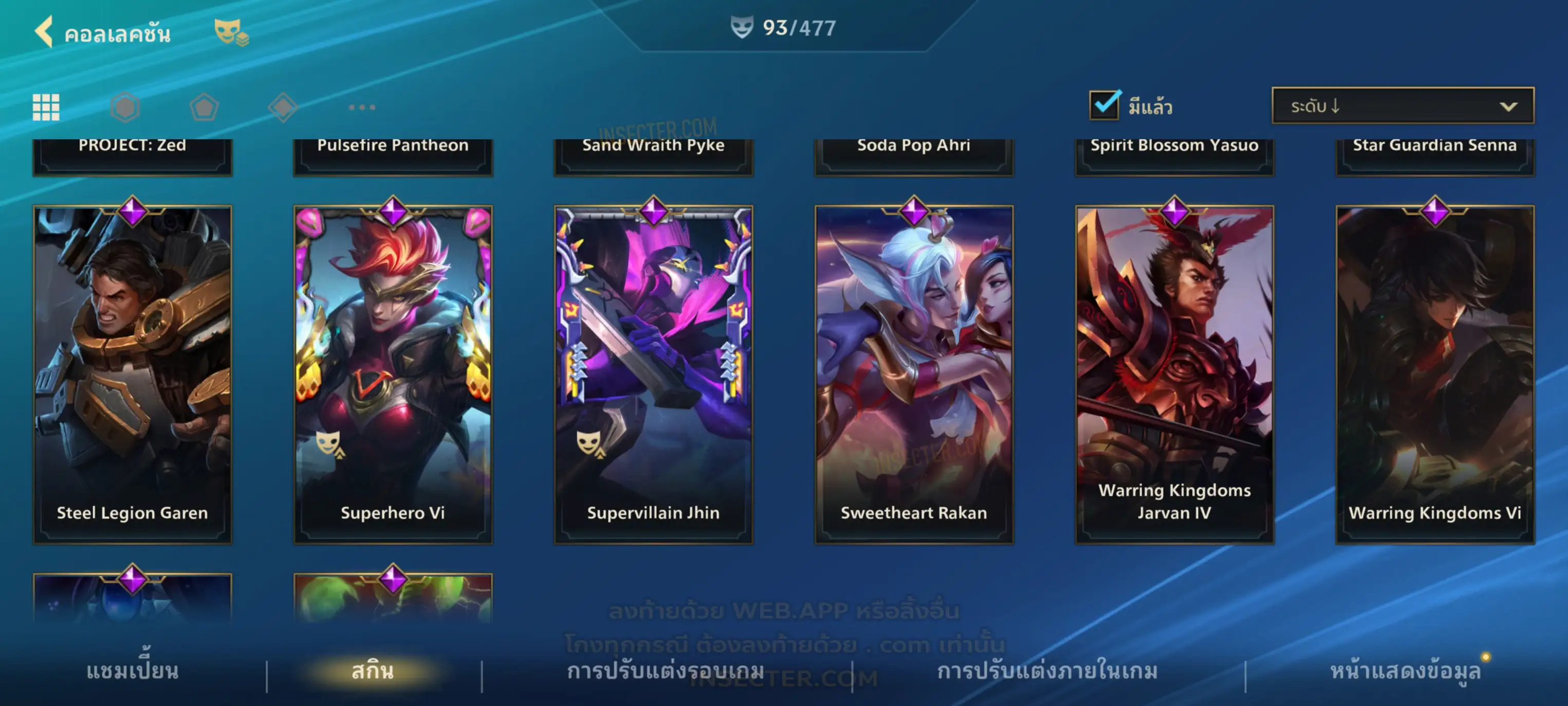Select the Superhero Vi skin card

393,374
